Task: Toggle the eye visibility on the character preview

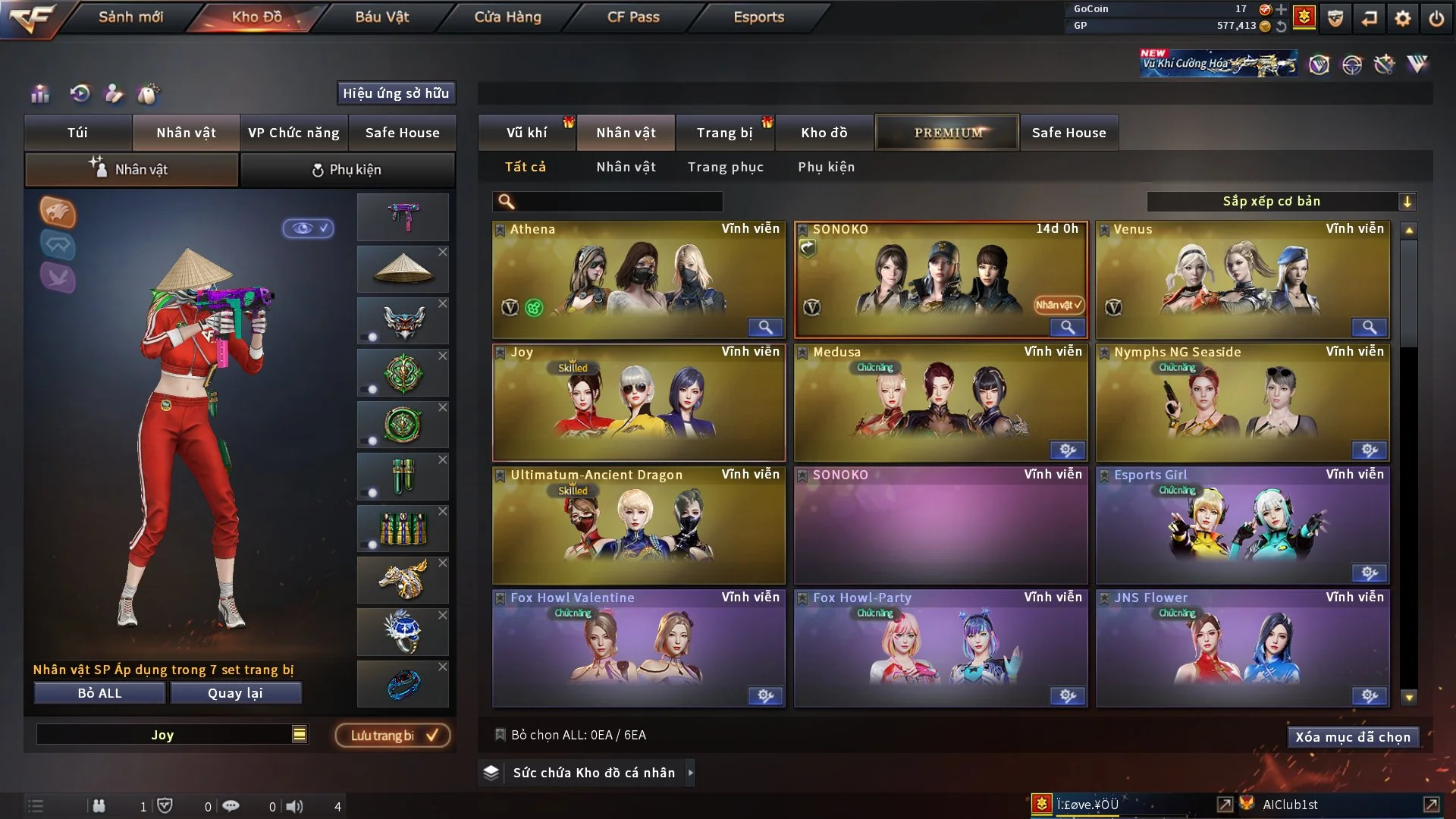Action: coord(308,229)
